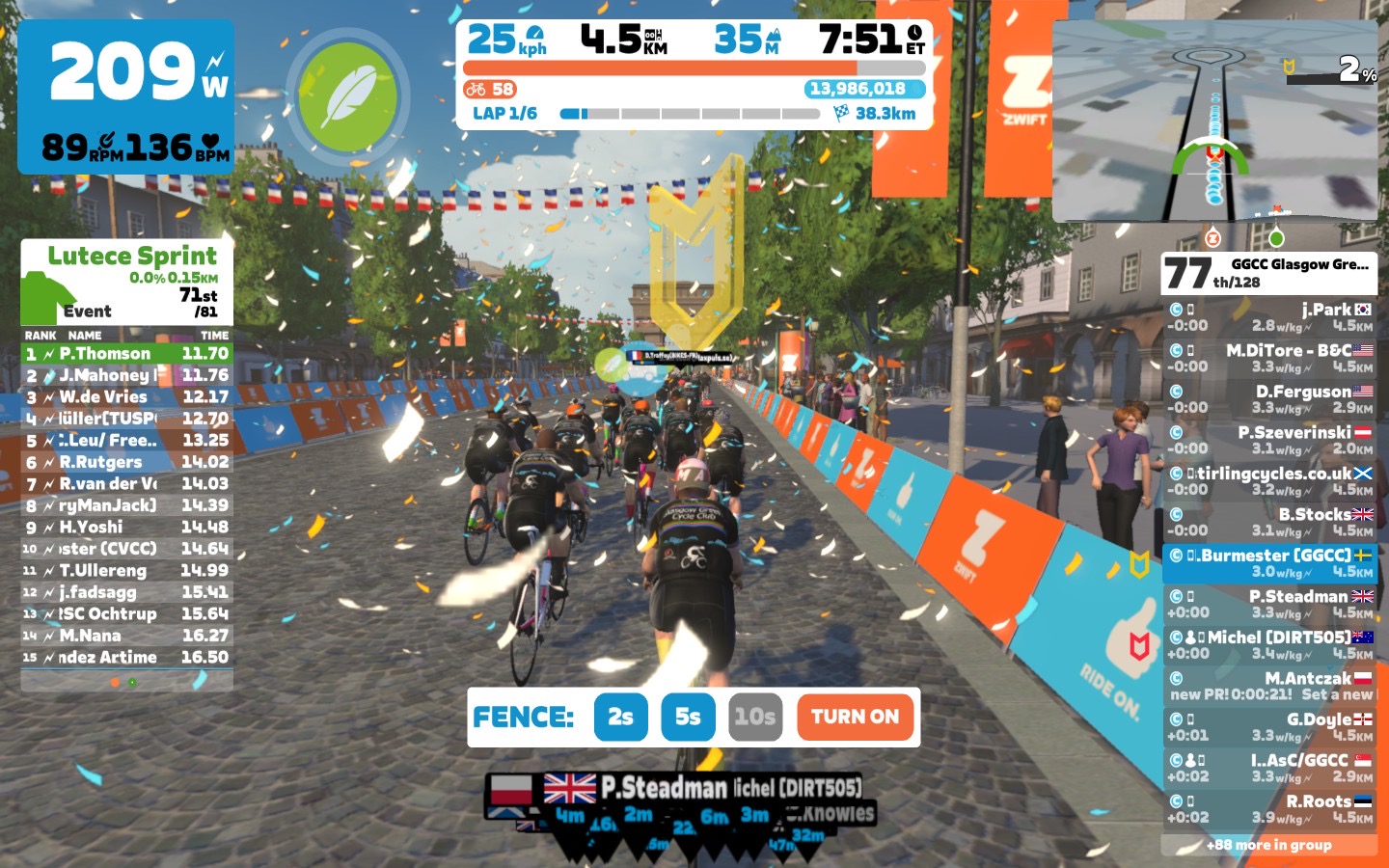
Task: Choose R.Roots from nearby riders
Action: (1269, 809)
